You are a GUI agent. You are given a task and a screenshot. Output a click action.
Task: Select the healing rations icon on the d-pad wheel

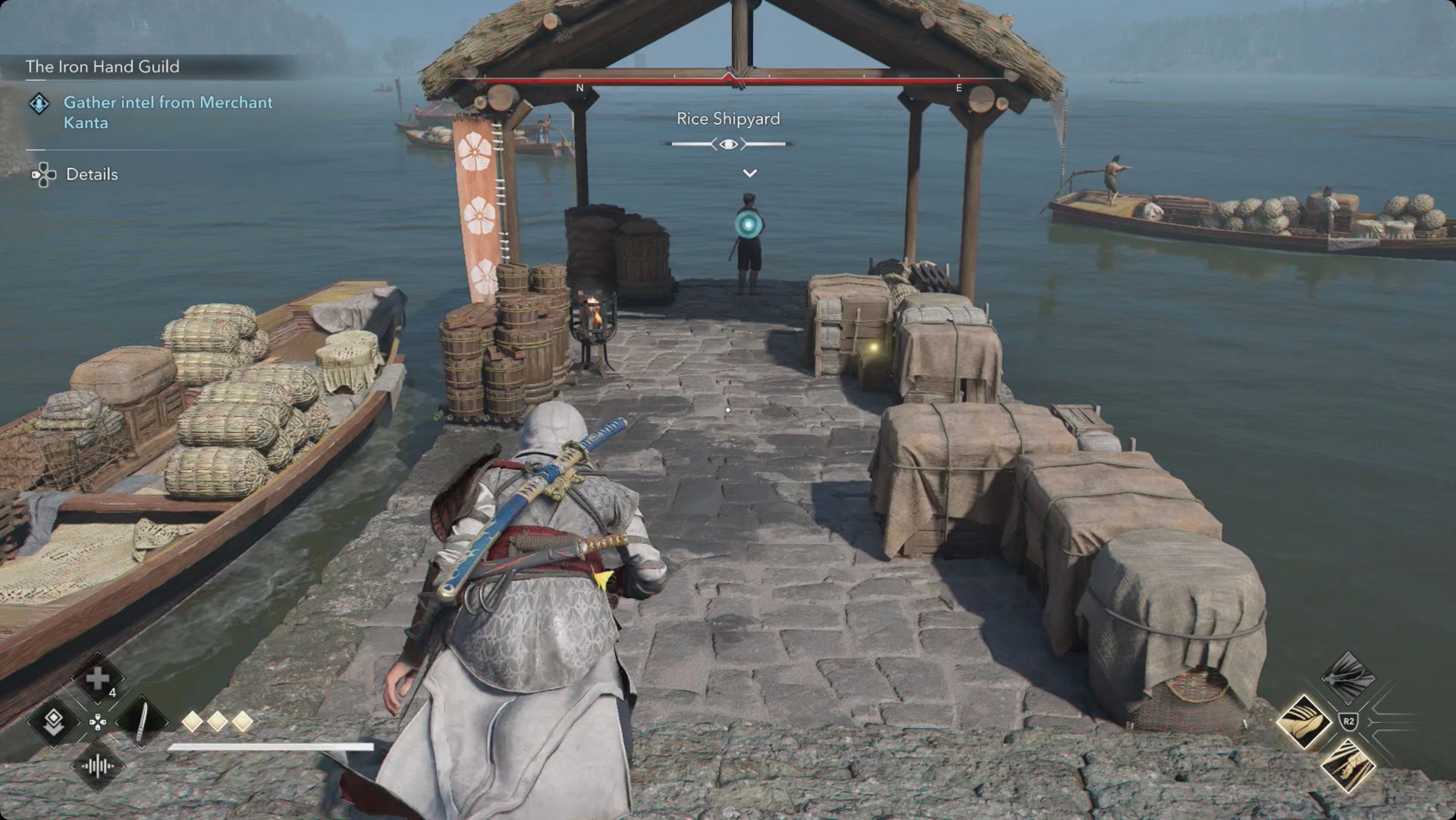[x=98, y=679]
